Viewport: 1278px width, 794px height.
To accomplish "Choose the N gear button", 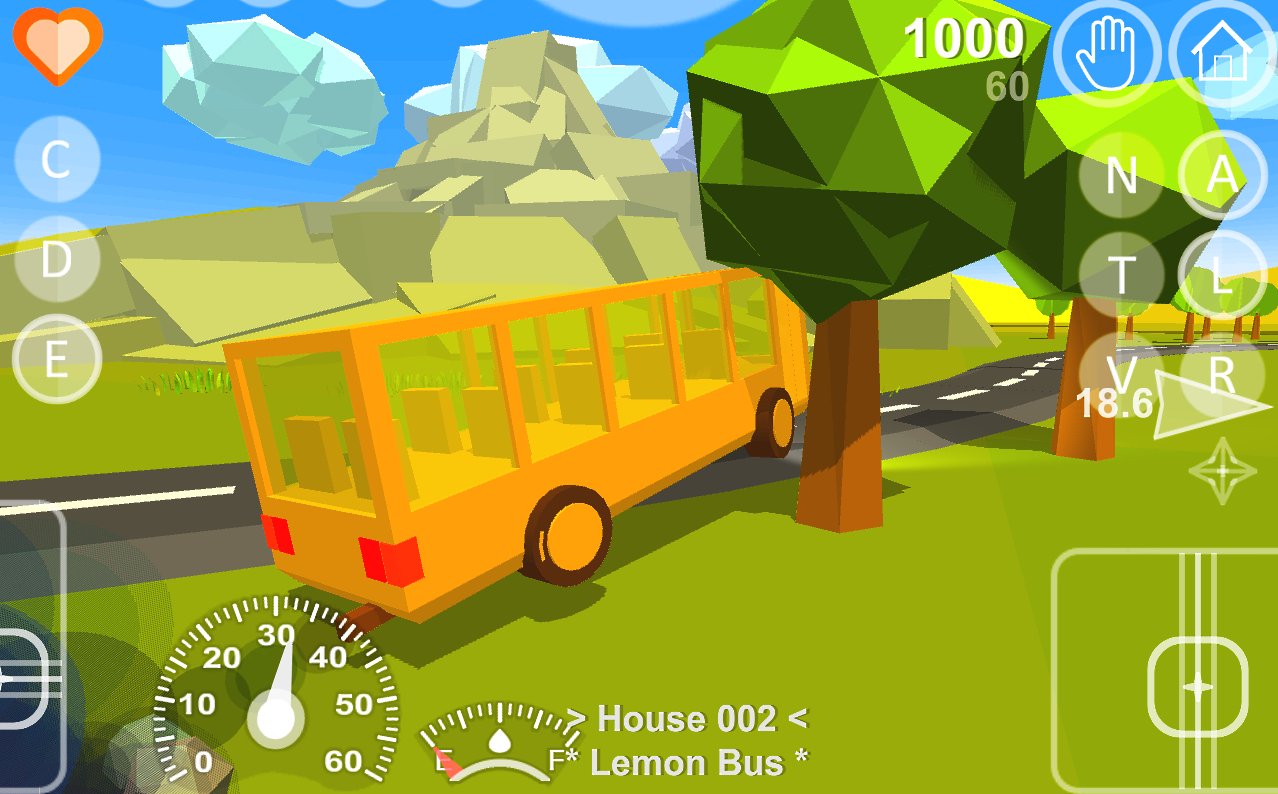I will point(1121,176).
